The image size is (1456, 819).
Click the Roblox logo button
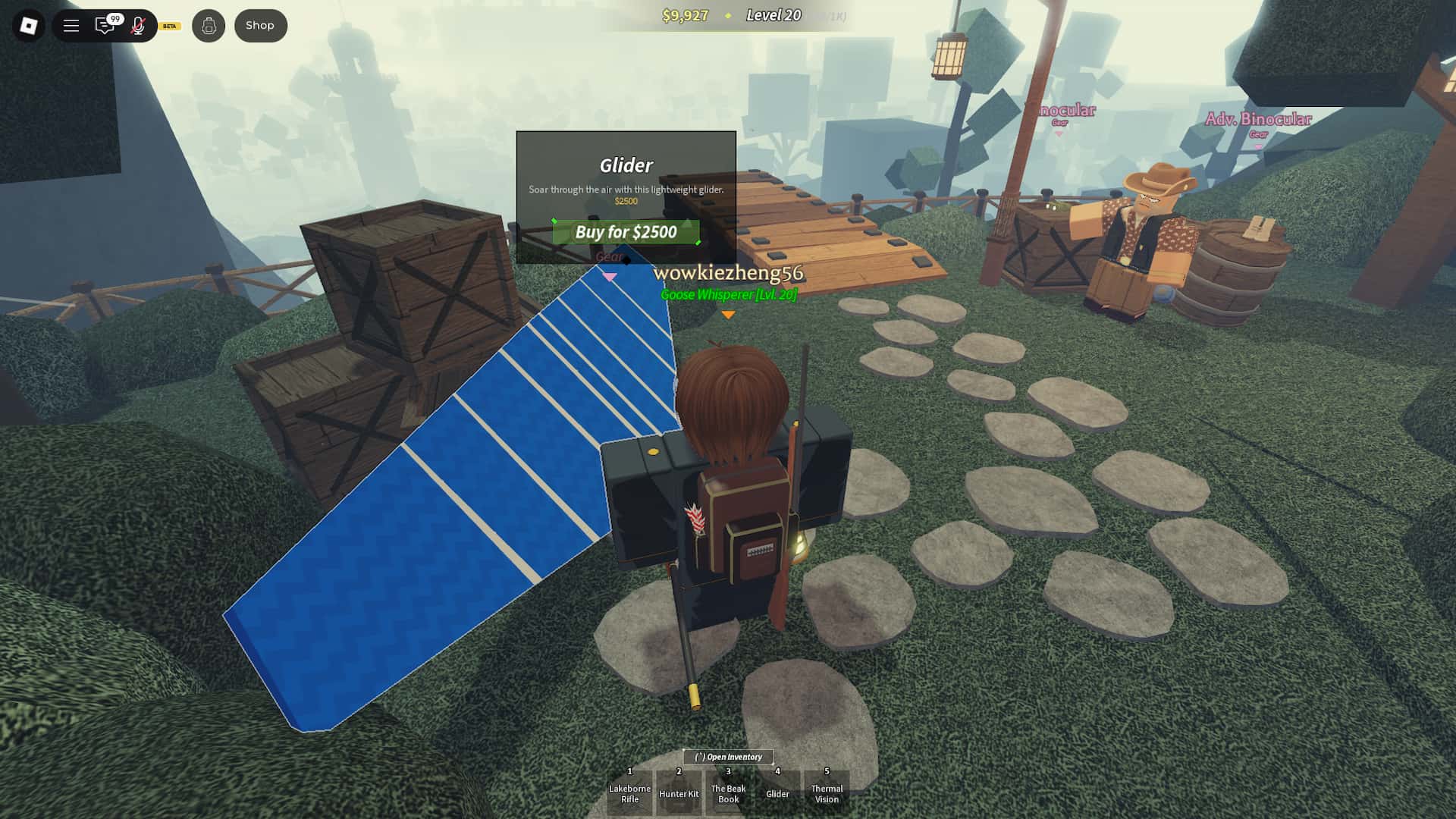(x=30, y=24)
